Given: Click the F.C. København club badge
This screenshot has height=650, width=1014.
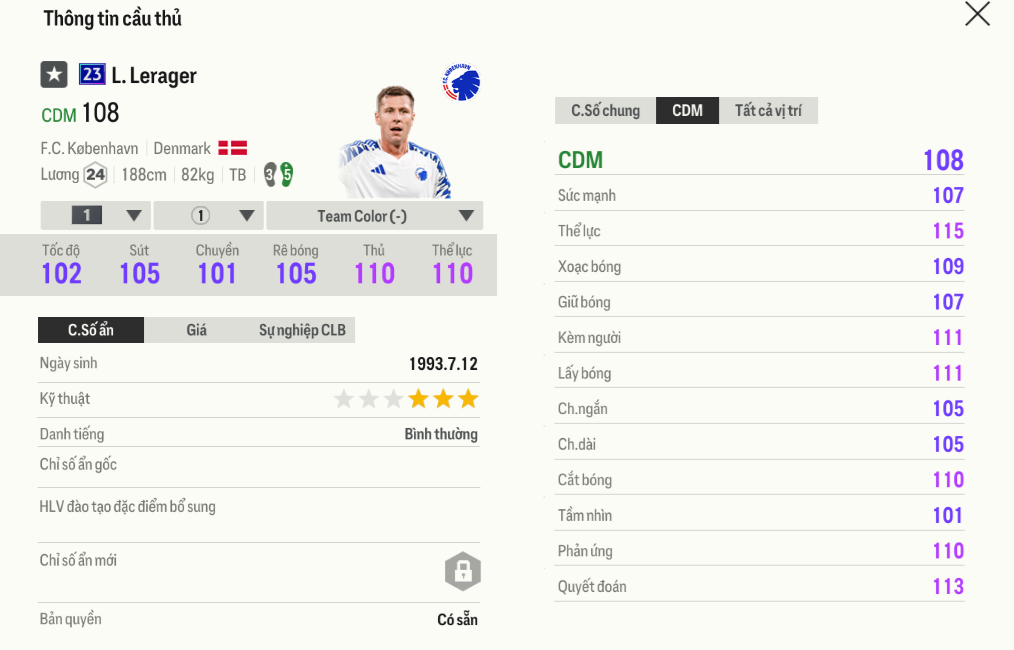Looking at the screenshot, I should [x=462, y=84].
